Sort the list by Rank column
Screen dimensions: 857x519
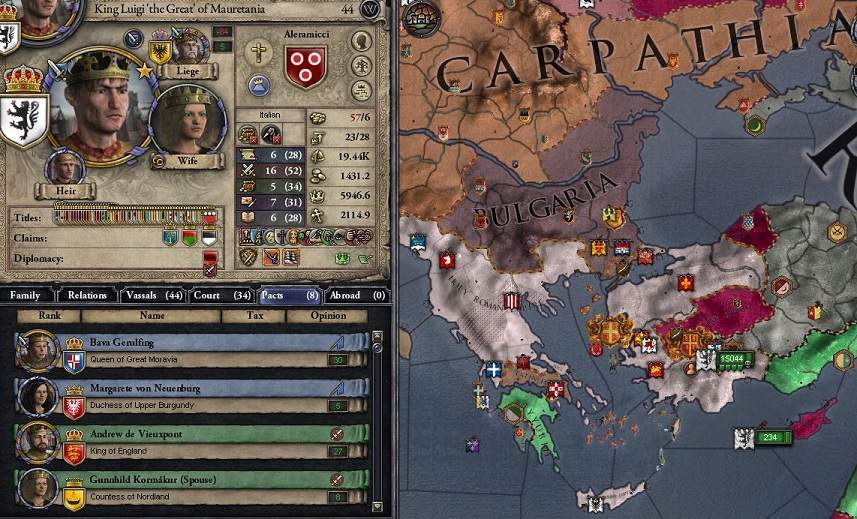51,315
